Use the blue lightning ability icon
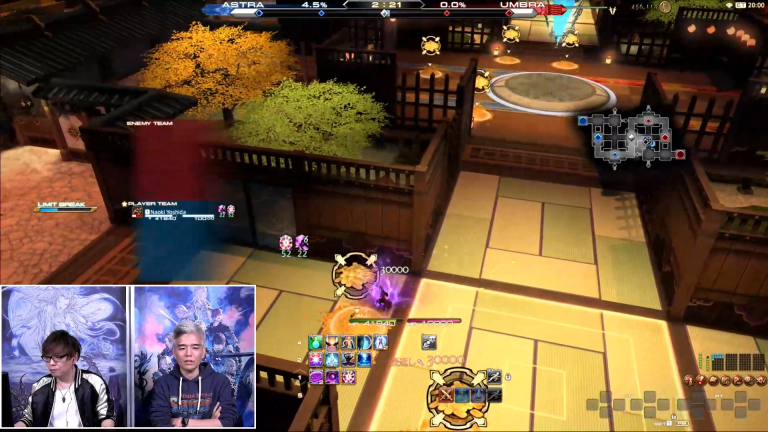 (x=365, y=360)
